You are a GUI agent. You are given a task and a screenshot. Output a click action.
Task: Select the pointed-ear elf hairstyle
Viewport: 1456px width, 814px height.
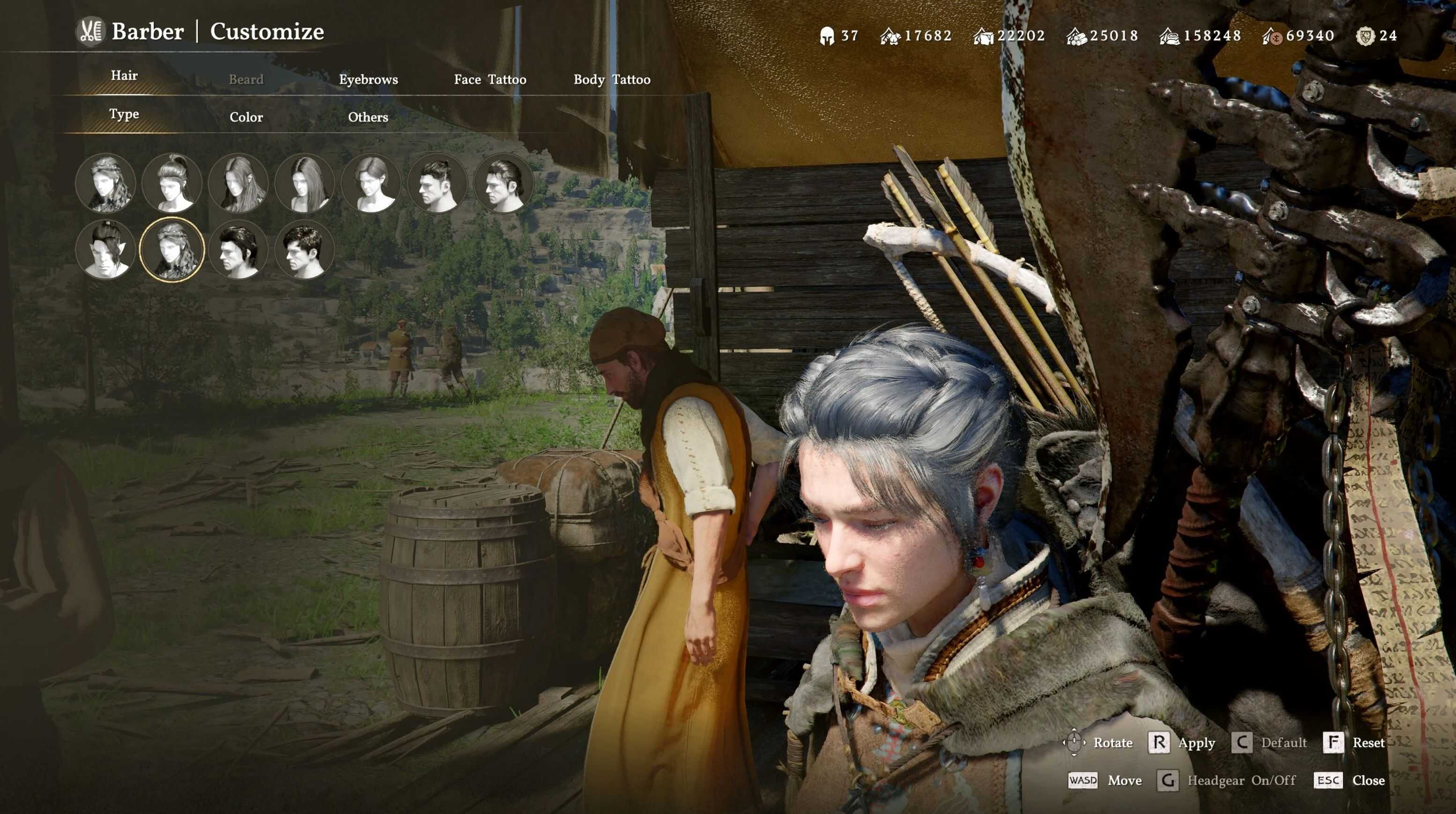point(106,249)
